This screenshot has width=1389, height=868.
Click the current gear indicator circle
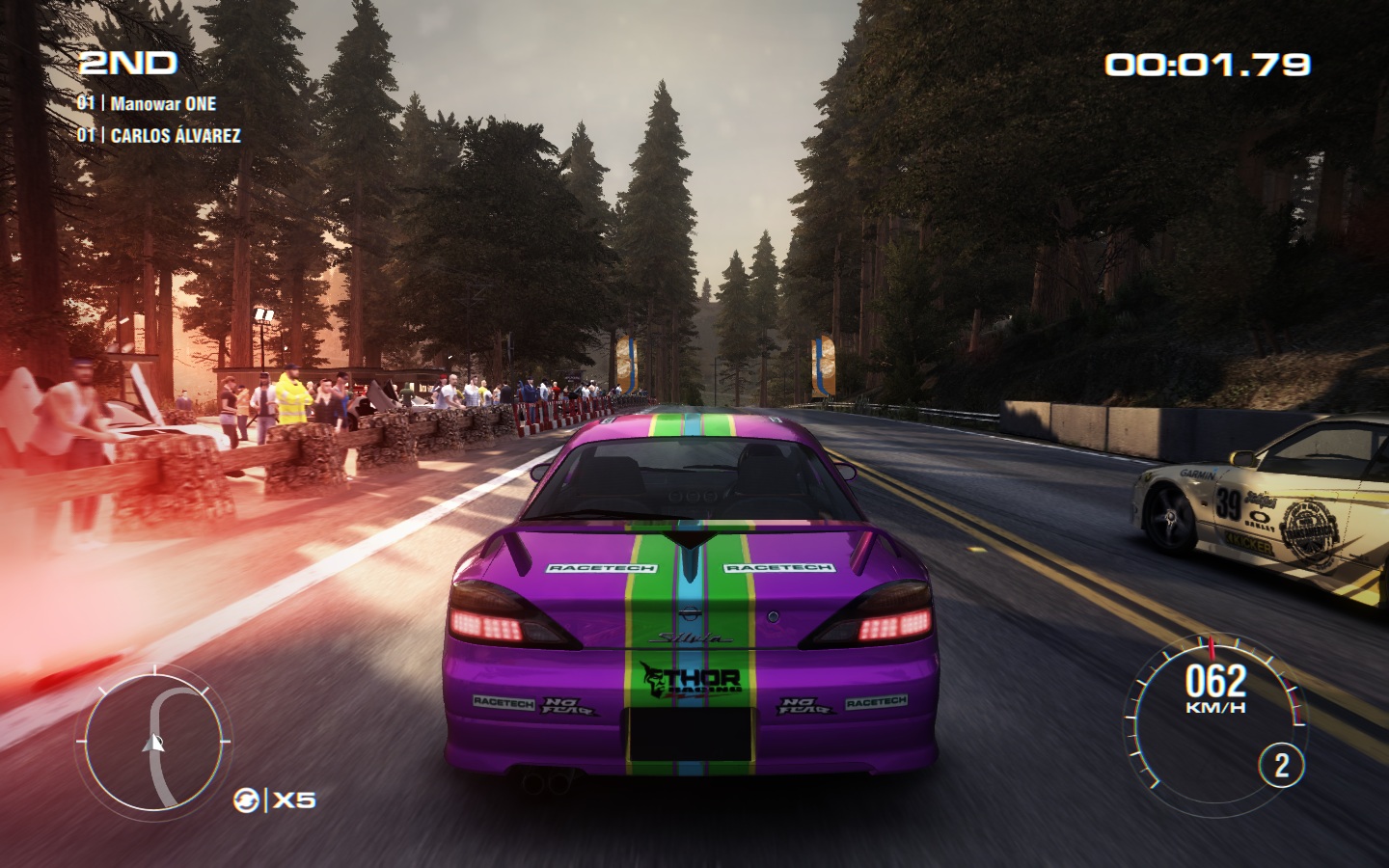[x=1281, y=766]
